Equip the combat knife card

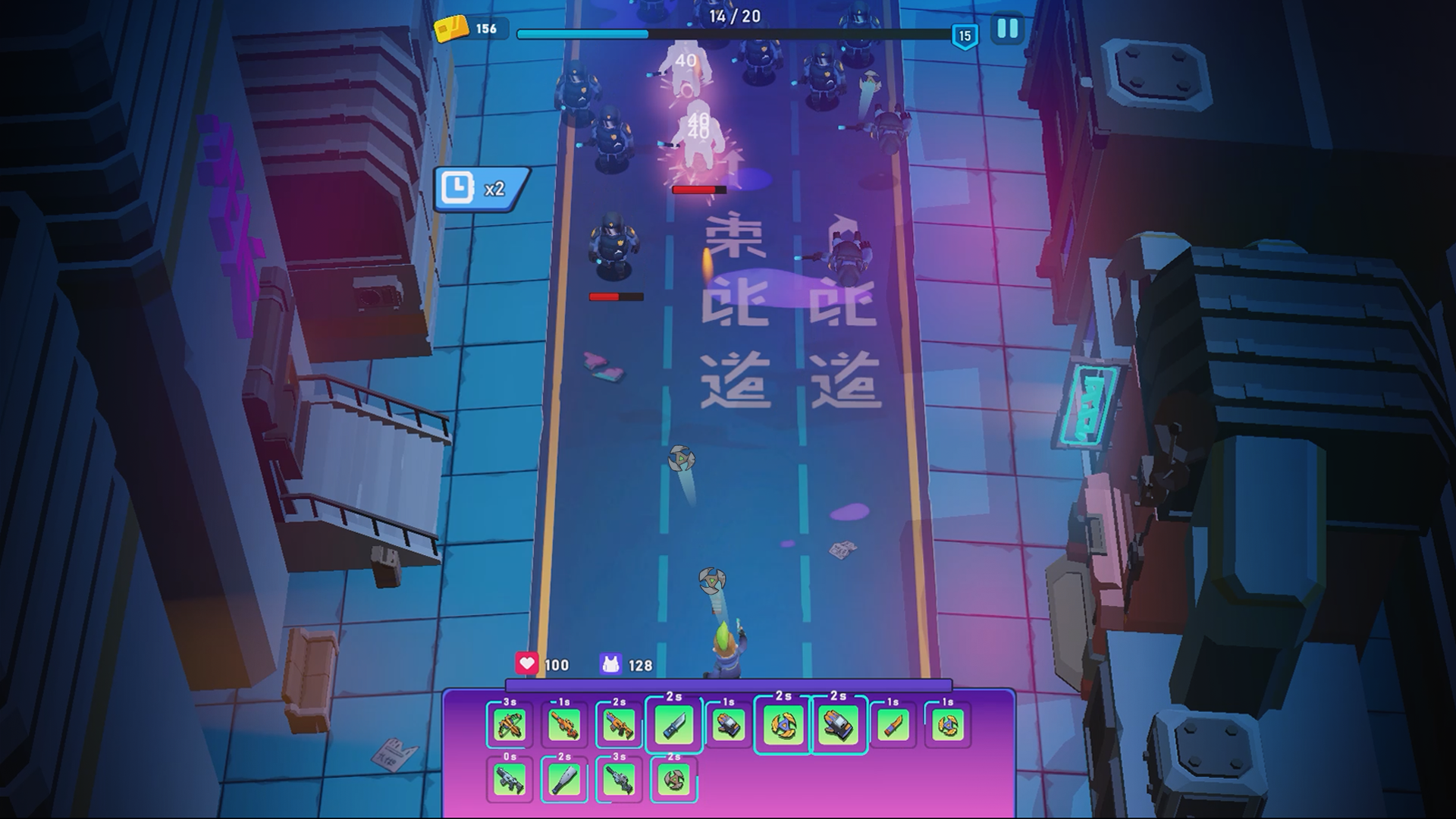(x=673, y=725)
